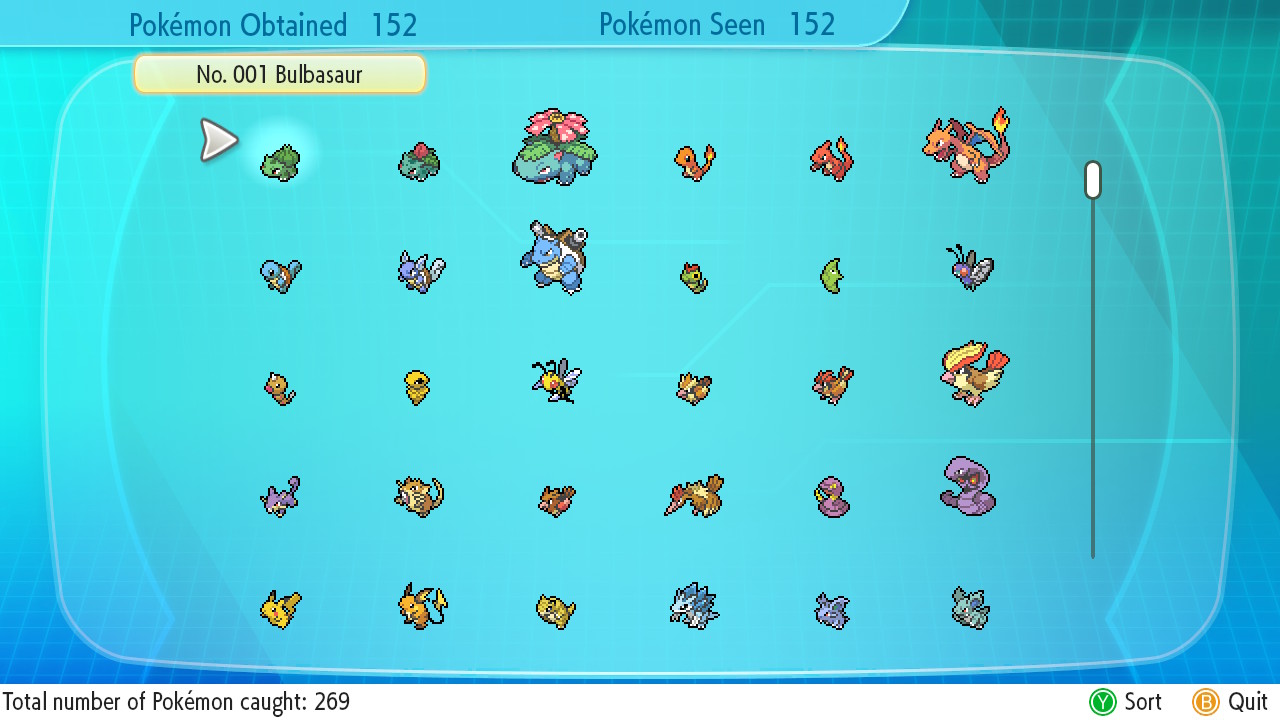Choose the Metapod entry
The height and width of the screenshot is (720, 1280).
(832, 275)
